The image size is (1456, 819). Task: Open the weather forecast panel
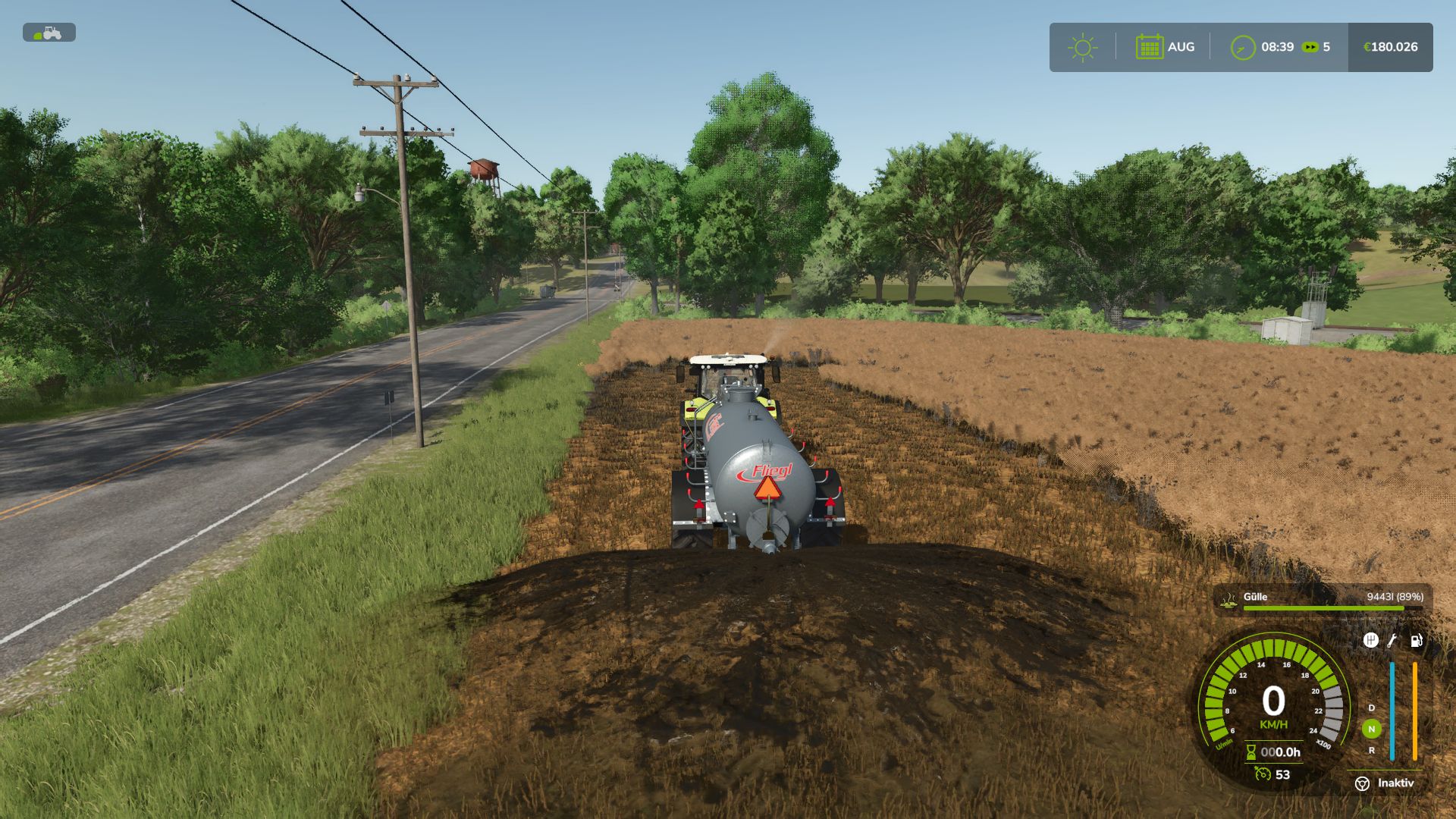1083,45
